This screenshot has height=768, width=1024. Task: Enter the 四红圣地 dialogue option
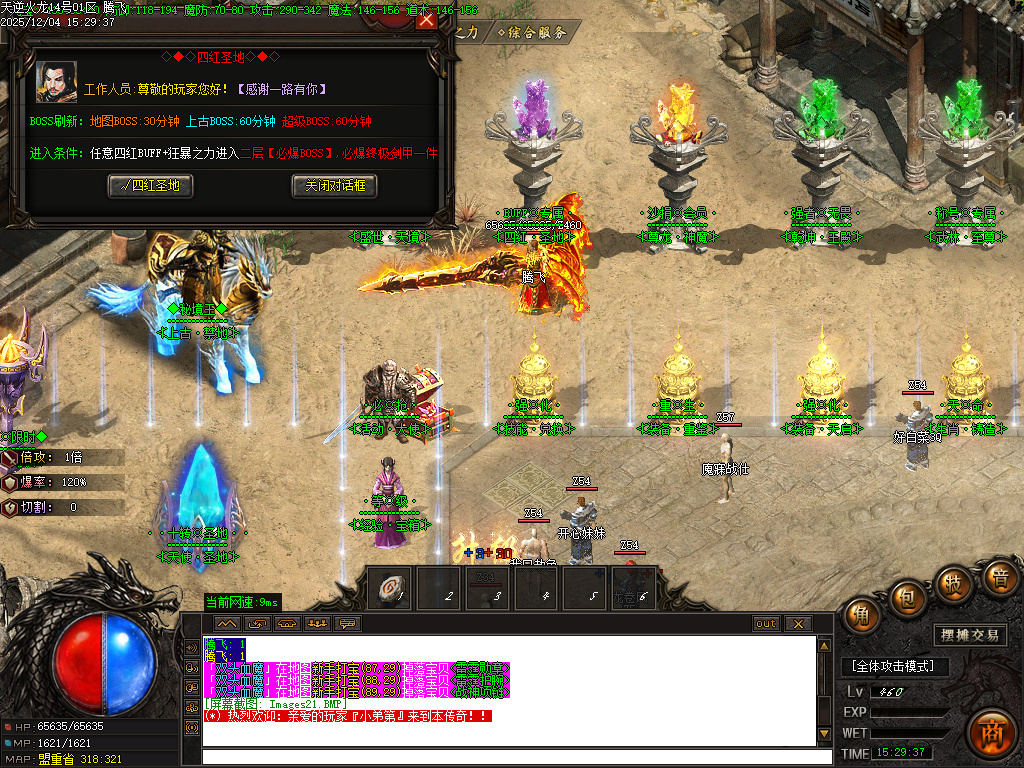[150, 185]
